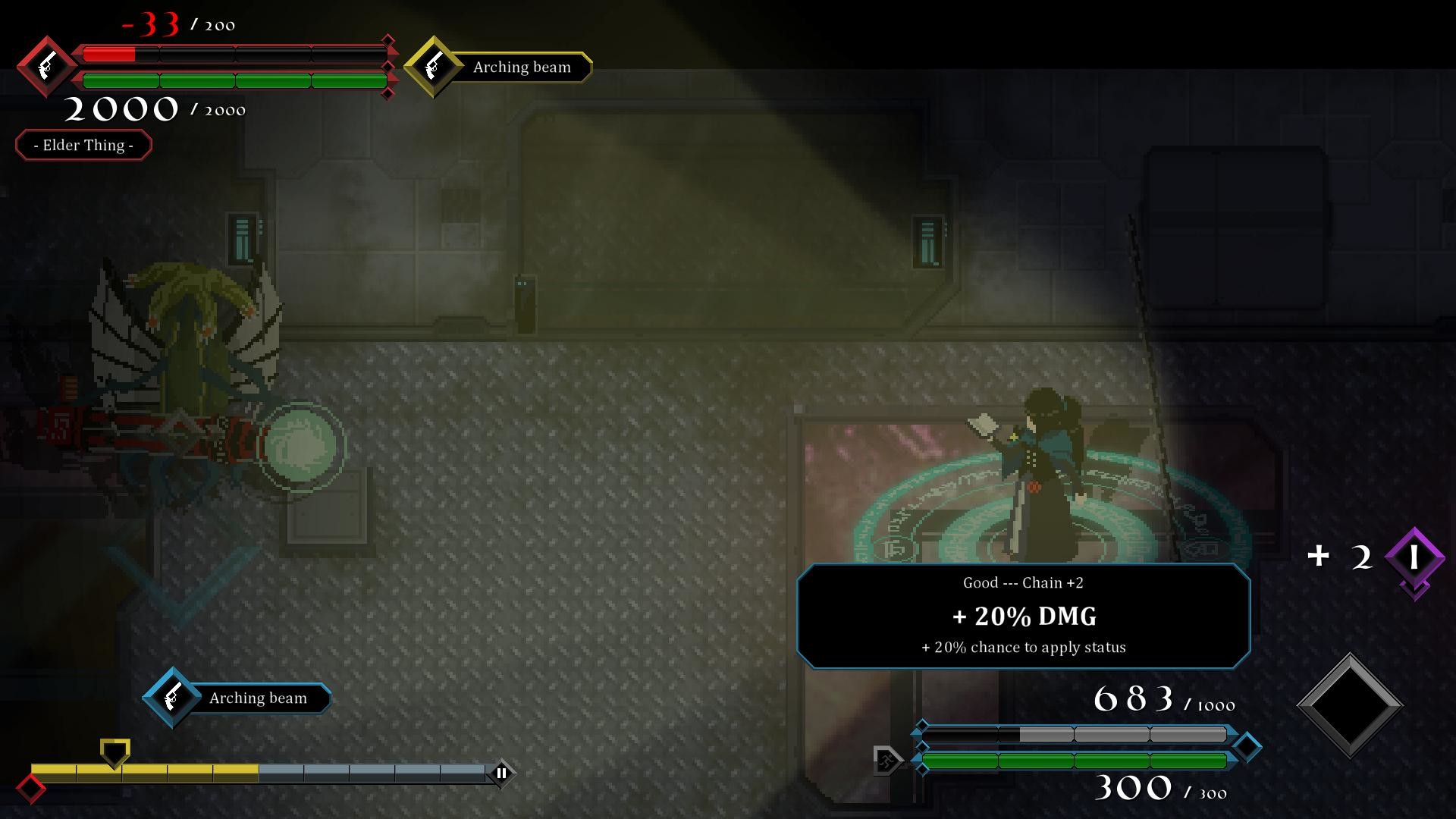This screenshot has width=1456, height=819.
Task: Click the black diamond at the mana bar's end
Action: coord(1247,746)
